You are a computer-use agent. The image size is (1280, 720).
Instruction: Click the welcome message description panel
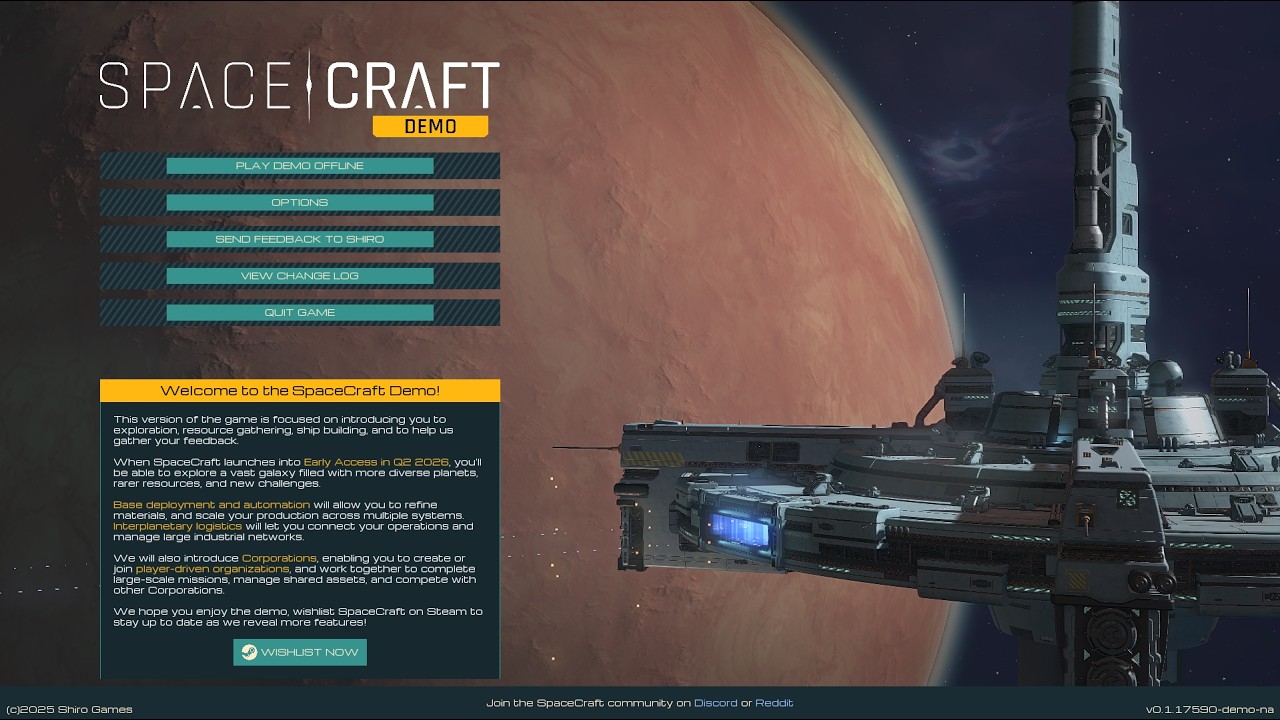[299, 520]
